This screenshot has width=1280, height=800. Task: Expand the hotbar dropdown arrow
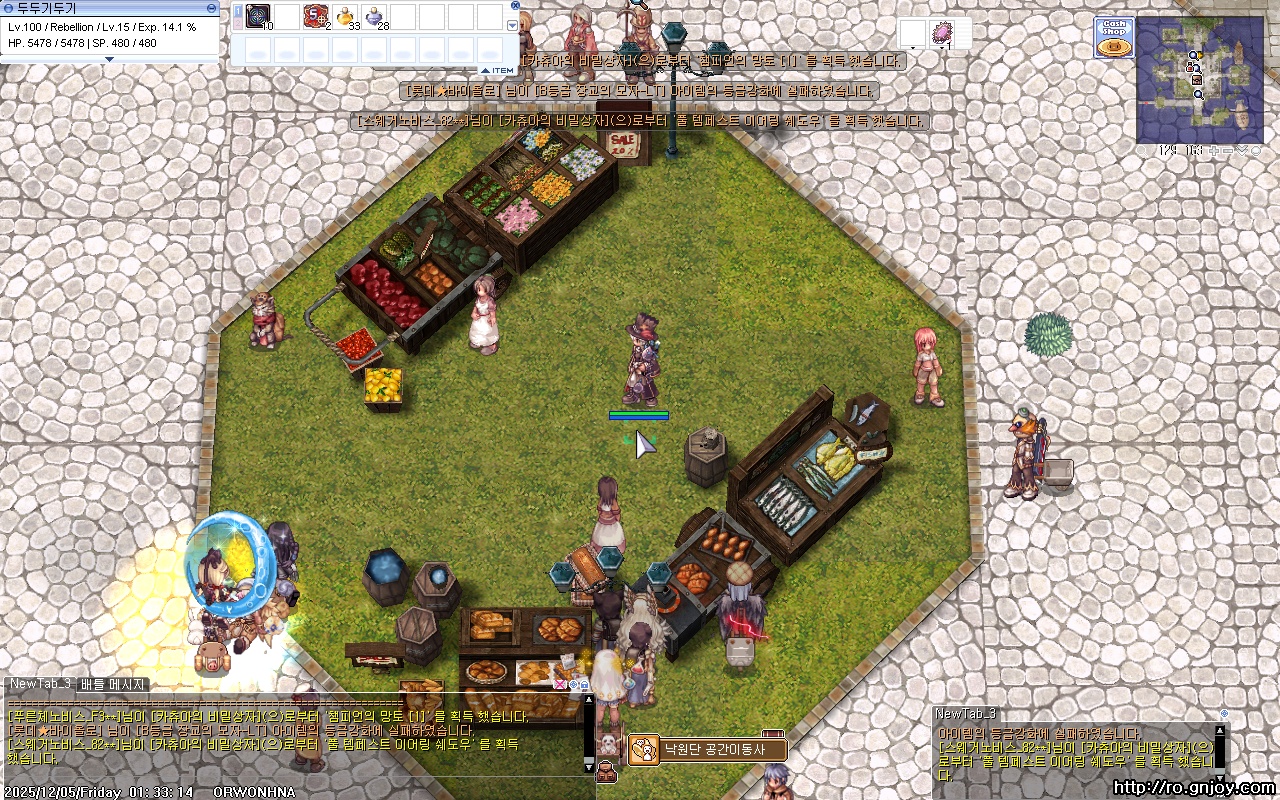[513, 25]
